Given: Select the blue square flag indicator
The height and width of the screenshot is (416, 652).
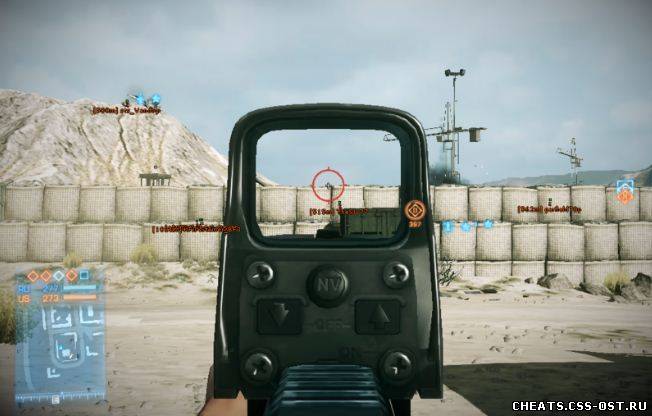Looking at the screenshot, I should (86, 274).
